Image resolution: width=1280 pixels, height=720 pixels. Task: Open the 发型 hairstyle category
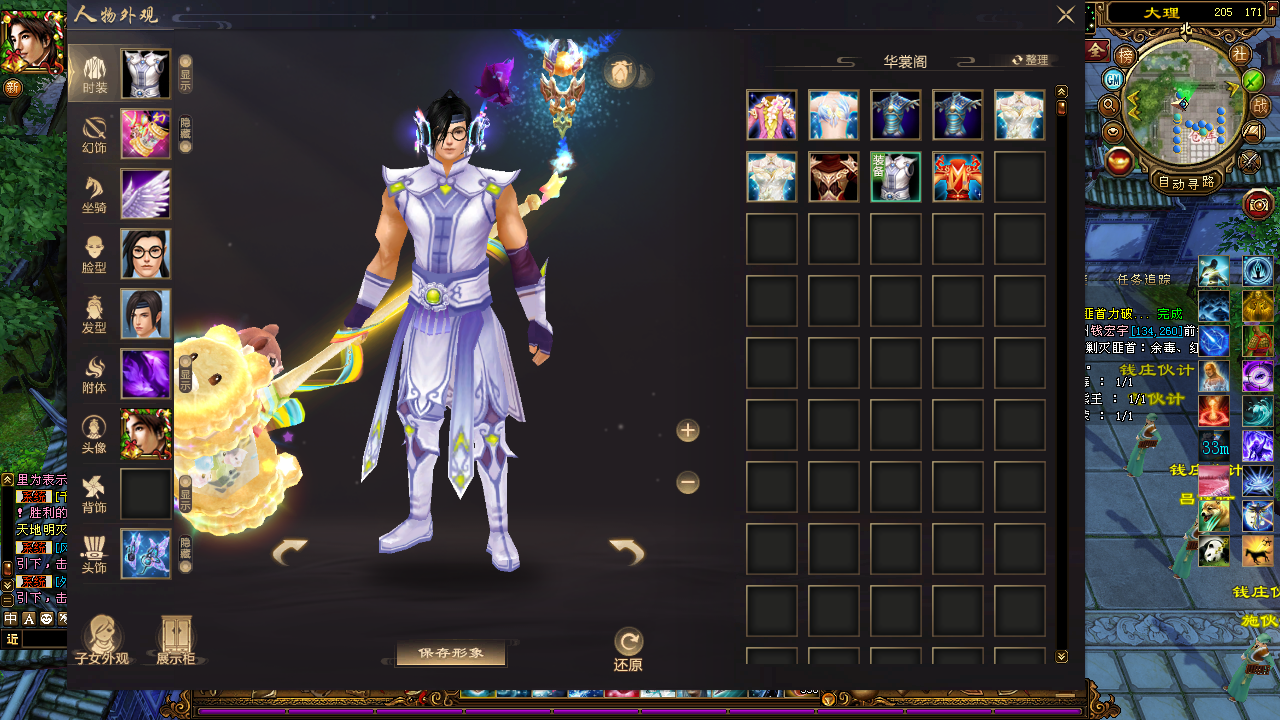tap(95, 314)
